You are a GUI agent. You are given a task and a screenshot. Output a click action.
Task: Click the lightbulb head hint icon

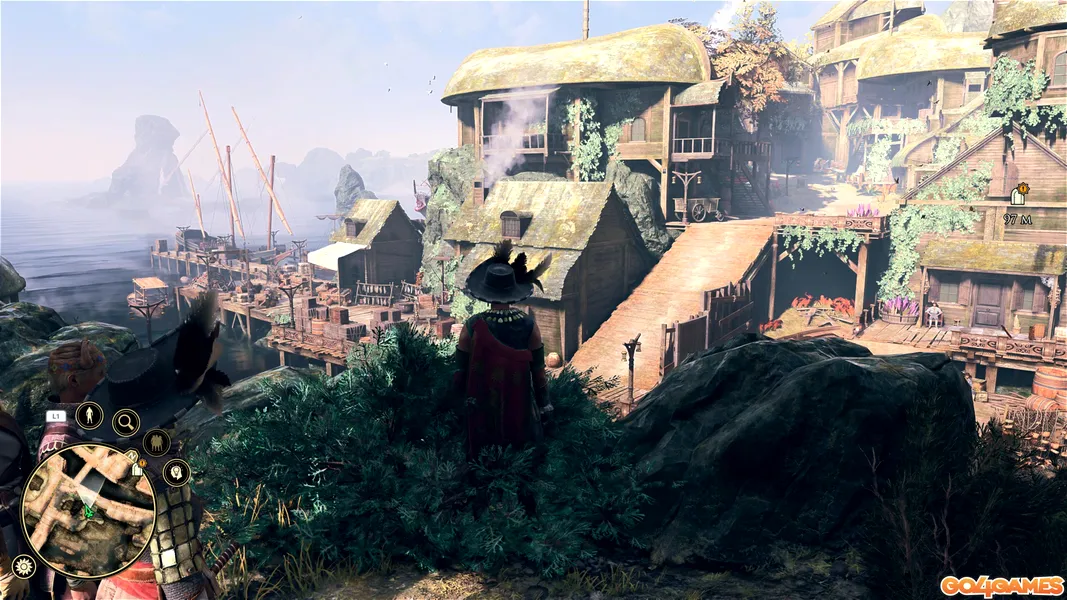coord(176,472)
